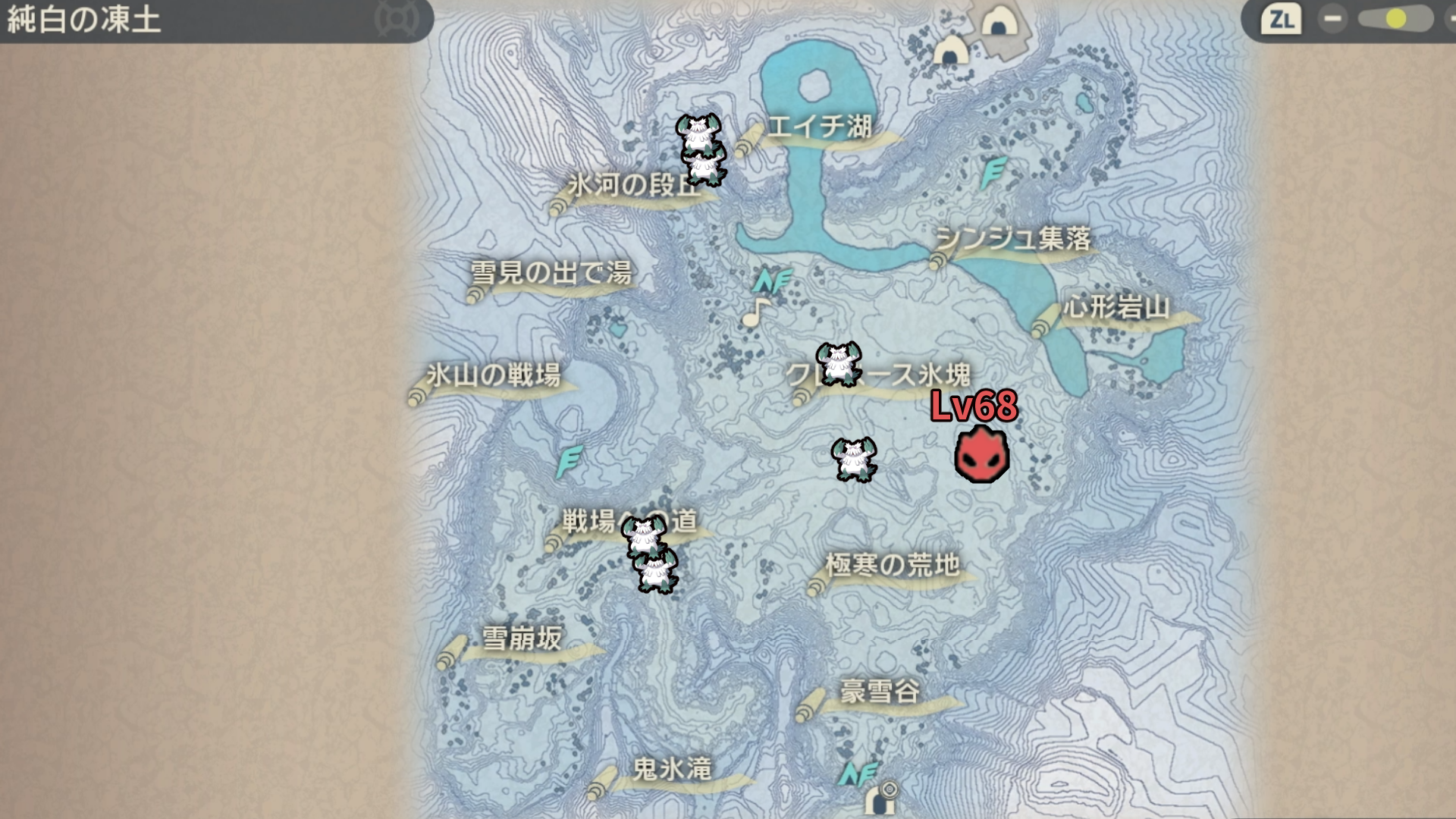Select the Abomasnow marker beside 極寒の荒地 area

854,459
